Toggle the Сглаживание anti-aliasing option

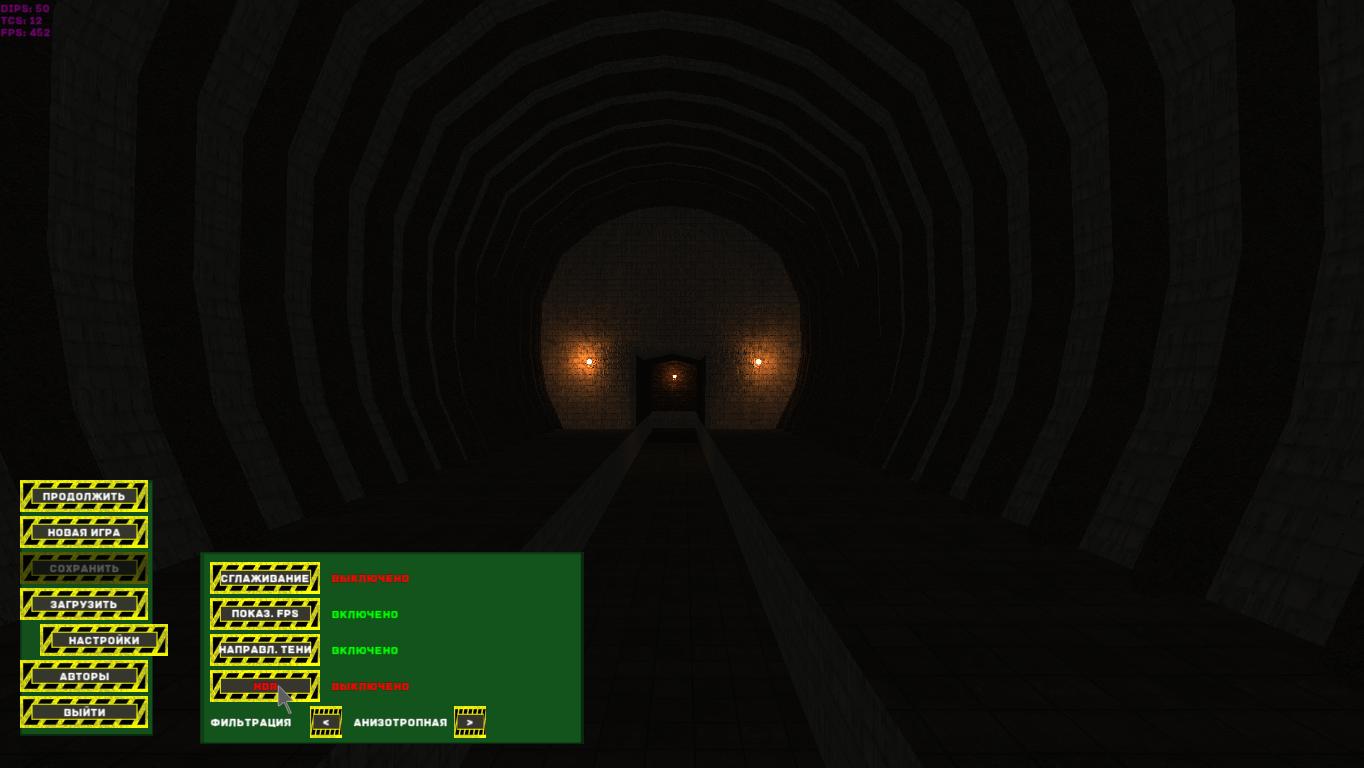265,578
